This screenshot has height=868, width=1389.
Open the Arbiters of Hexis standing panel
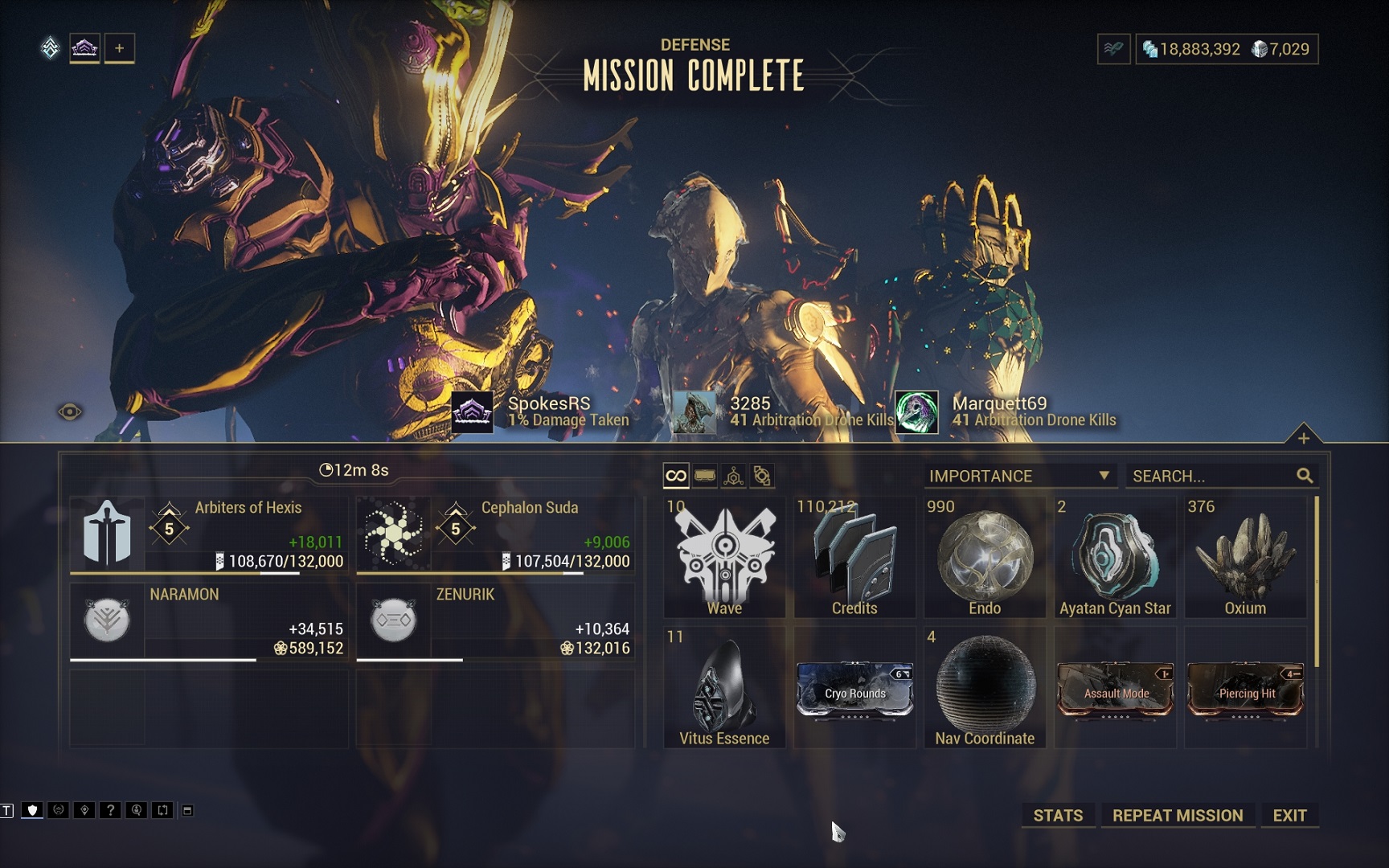coord(209,534)
